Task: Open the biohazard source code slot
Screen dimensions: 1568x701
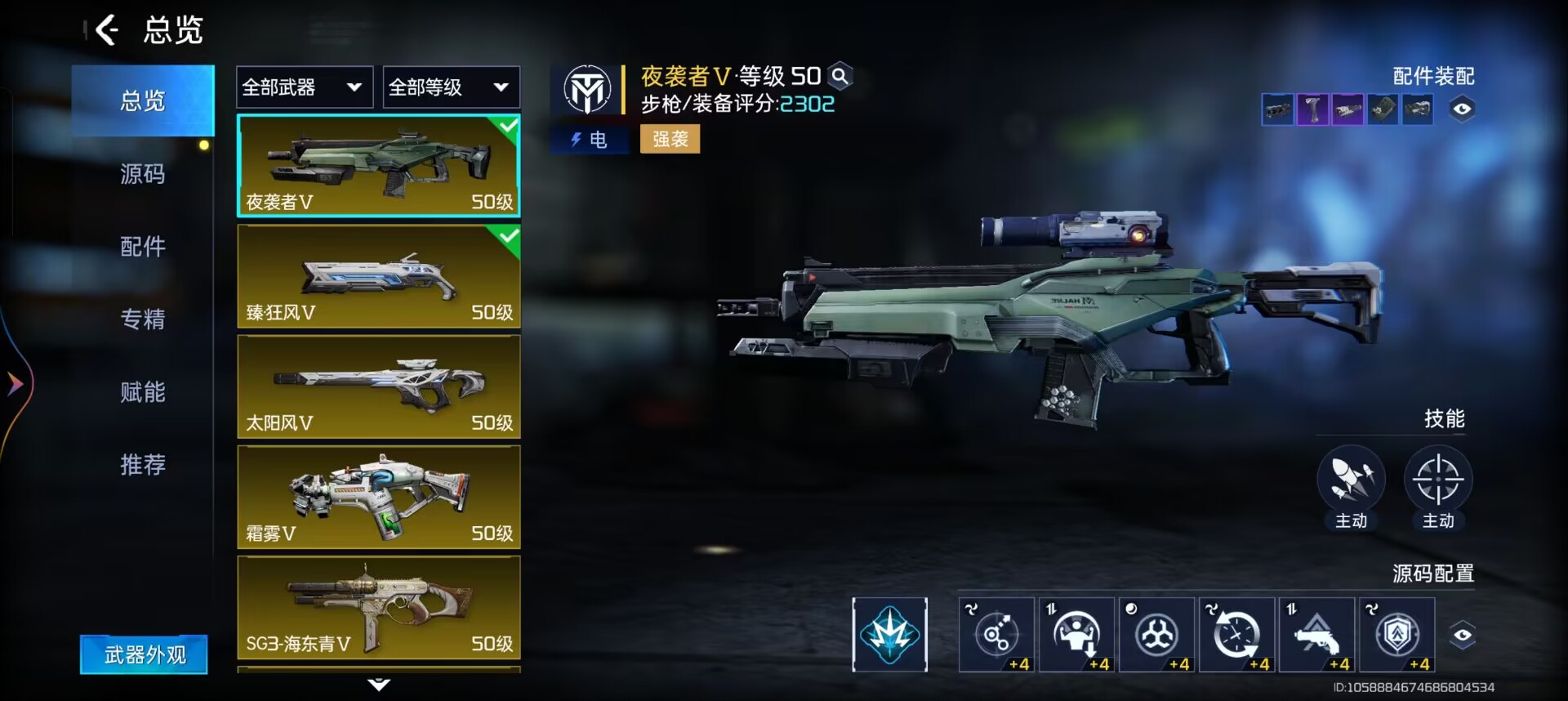Action: 1156,635
